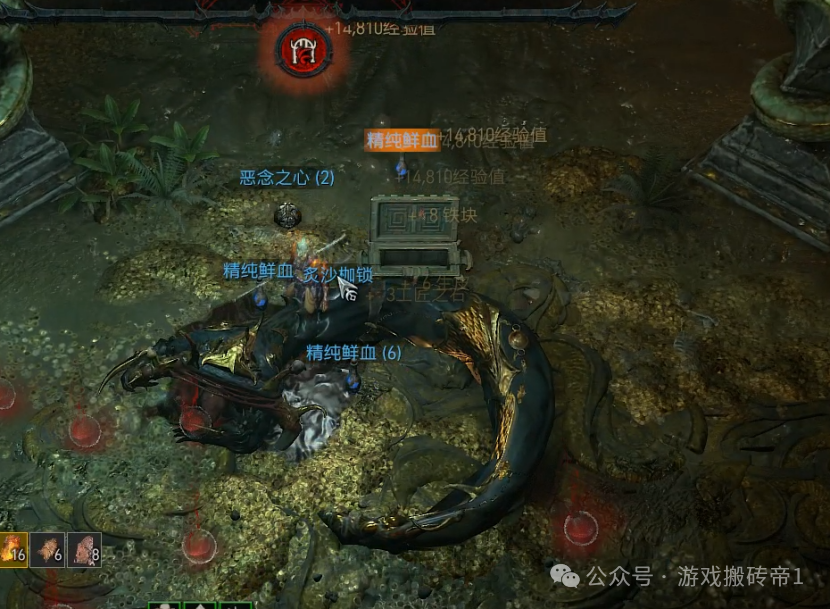Pick up the 恶念之心 (2) loot label
This screenshot has height=609, width=830.
(287, 178)
